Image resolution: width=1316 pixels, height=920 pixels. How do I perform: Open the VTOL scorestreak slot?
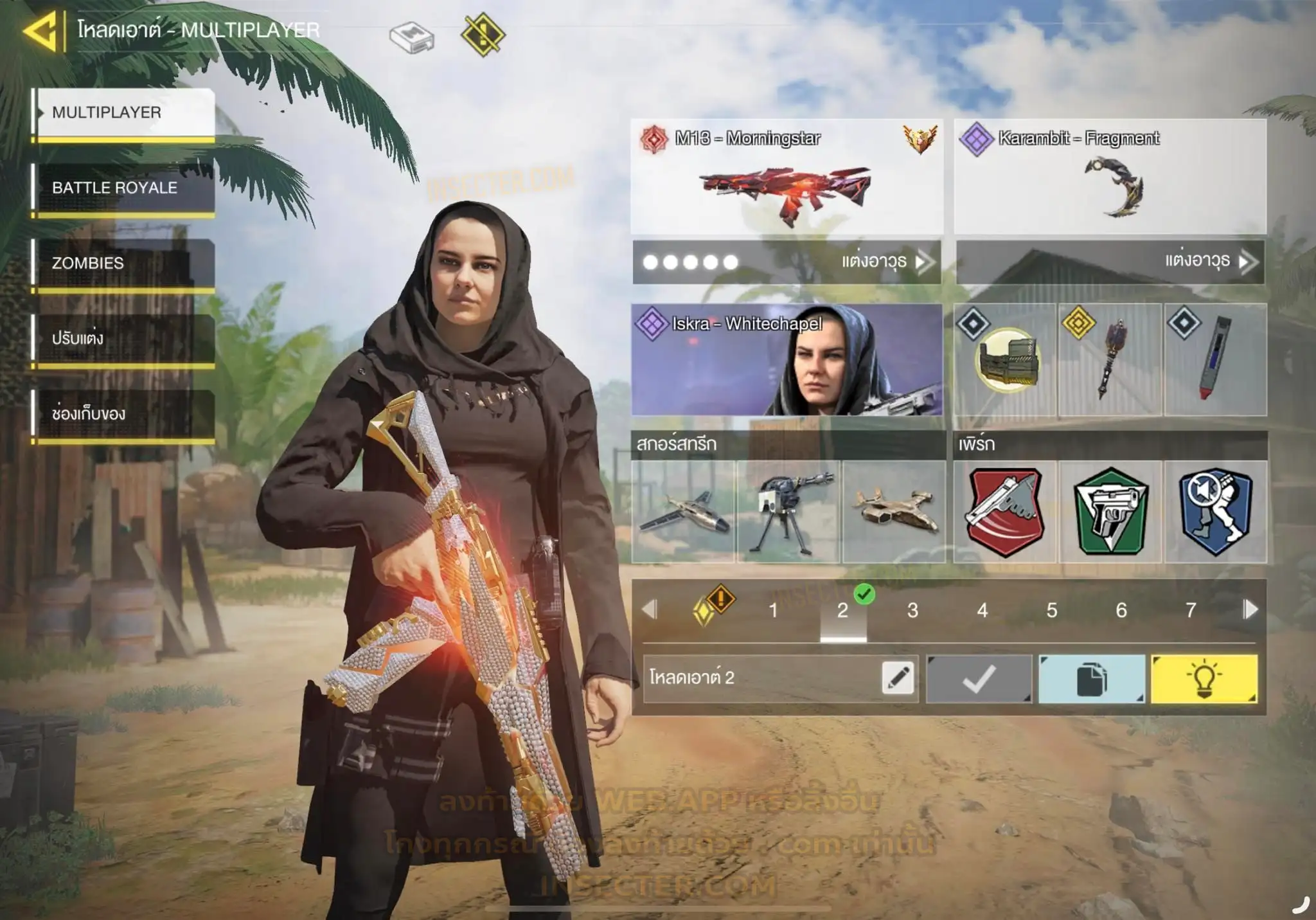click(x=894, y=512)
